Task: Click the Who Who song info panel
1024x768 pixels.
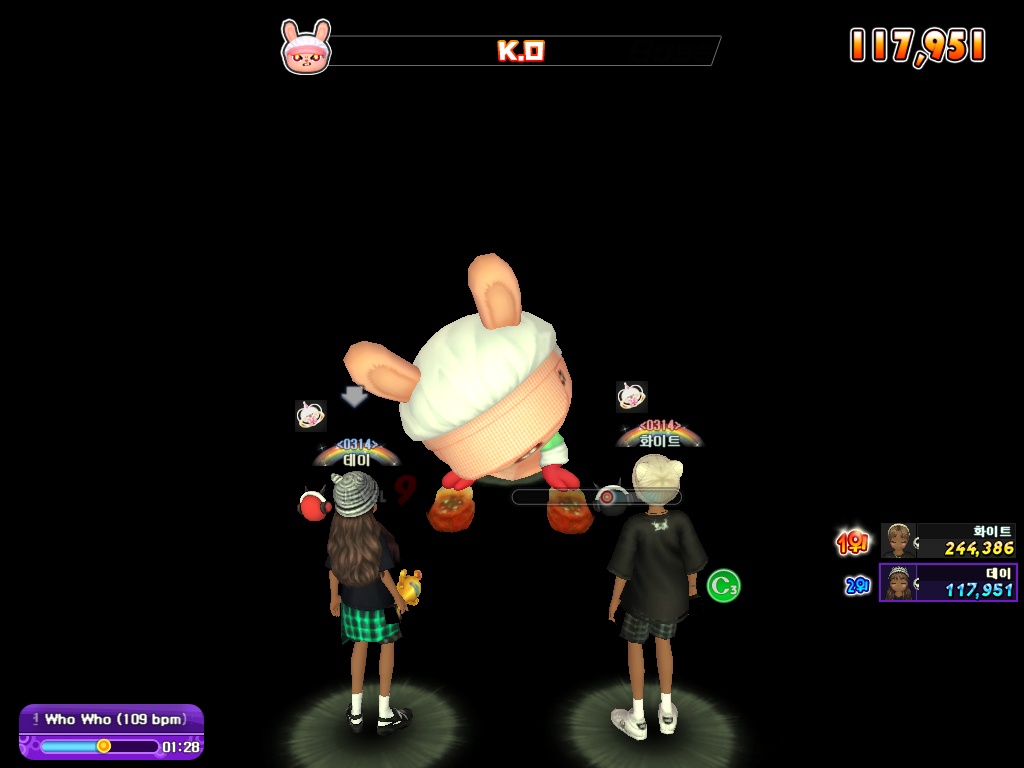Action: 111,731
